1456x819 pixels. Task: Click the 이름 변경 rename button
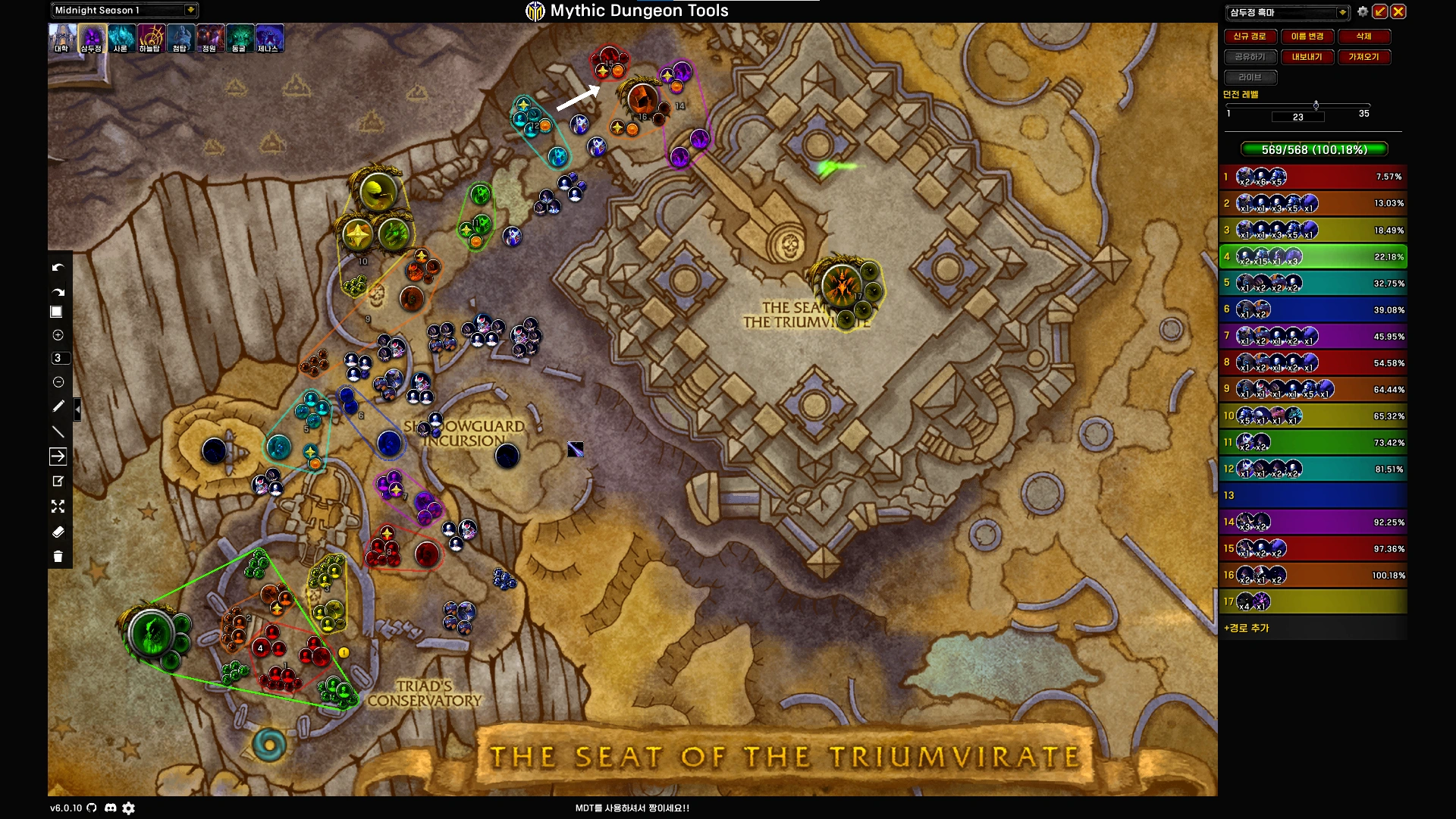pos(1307,36)
